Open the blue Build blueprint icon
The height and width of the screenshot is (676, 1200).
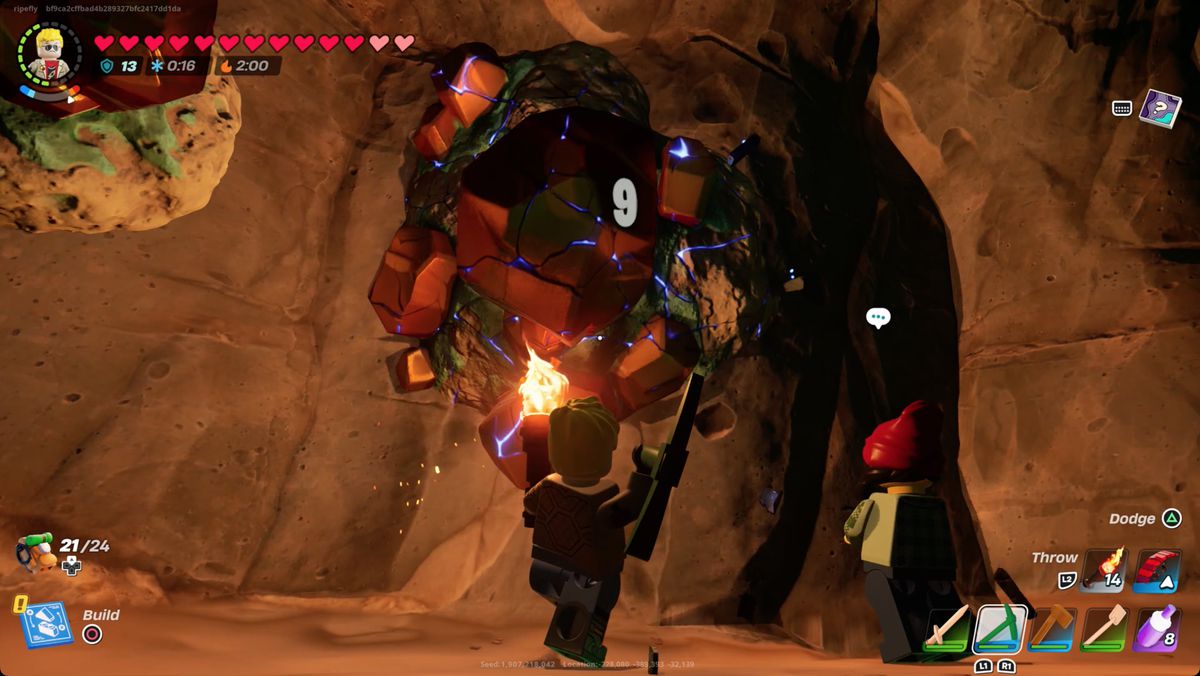point(45,624)
